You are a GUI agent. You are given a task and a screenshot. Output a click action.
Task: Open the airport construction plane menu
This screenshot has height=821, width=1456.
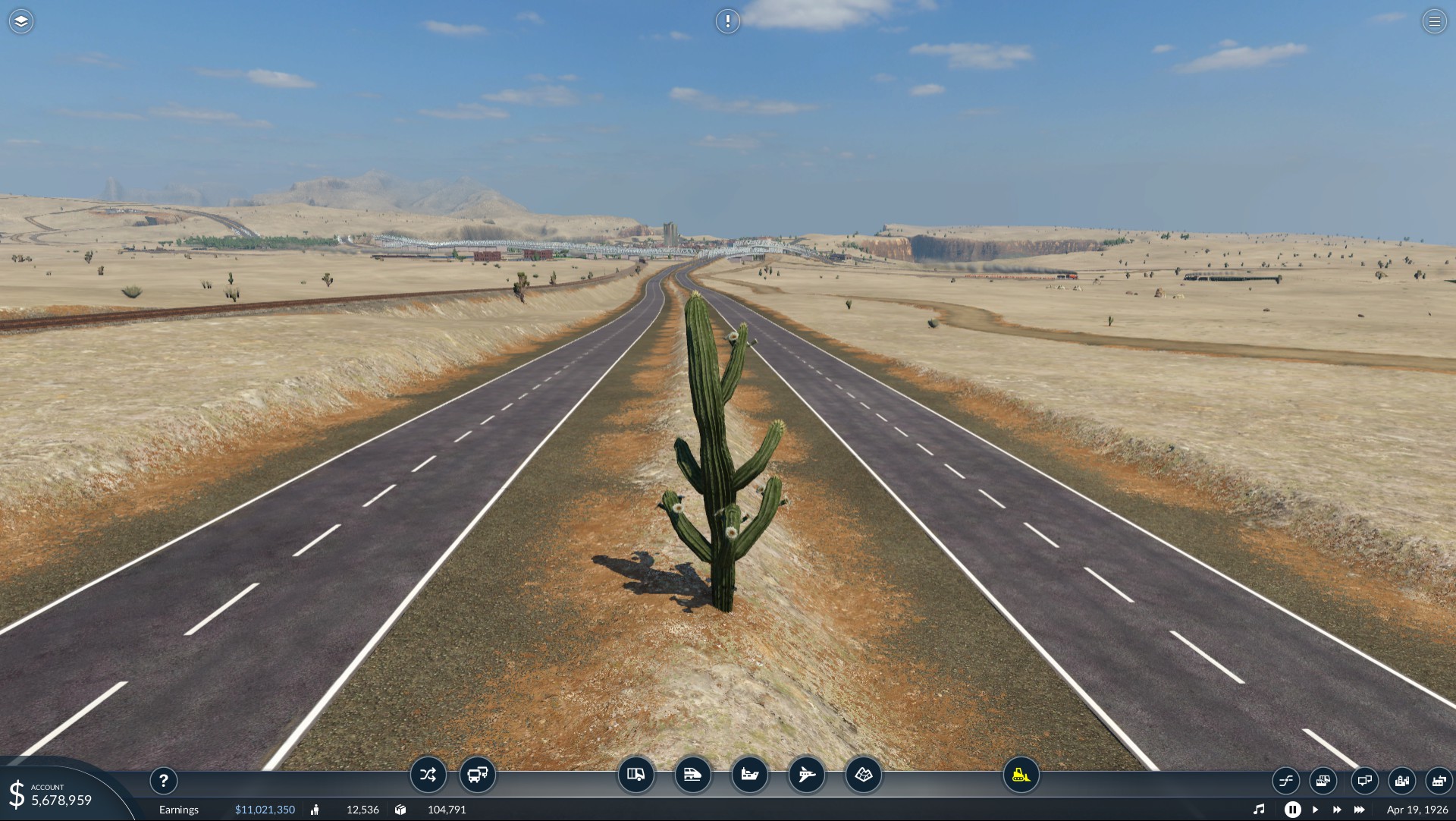tap(806, 775)
